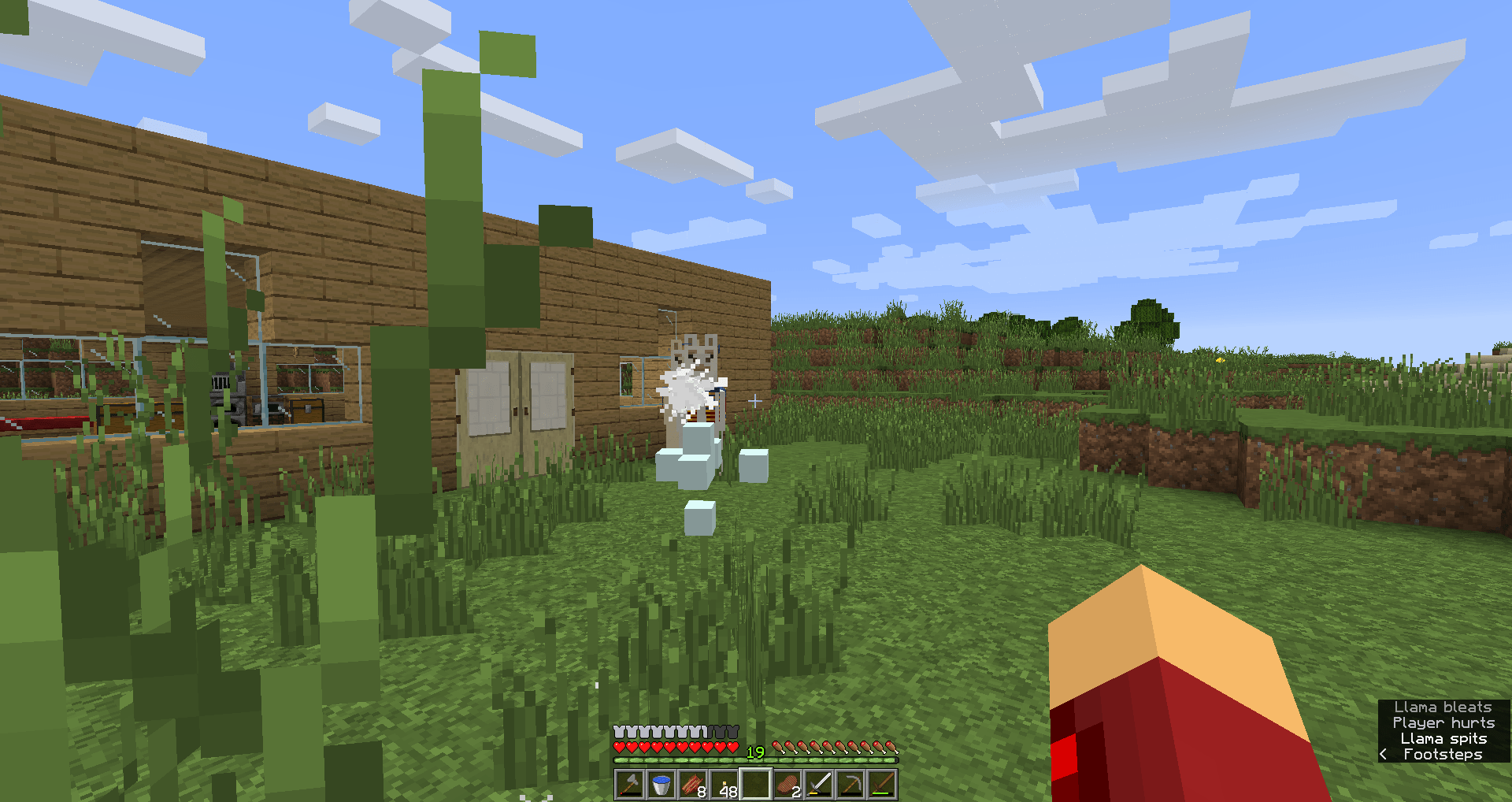Click the green experience level number 19
The height and width of the screenshot is (802, 1512).
754,752
